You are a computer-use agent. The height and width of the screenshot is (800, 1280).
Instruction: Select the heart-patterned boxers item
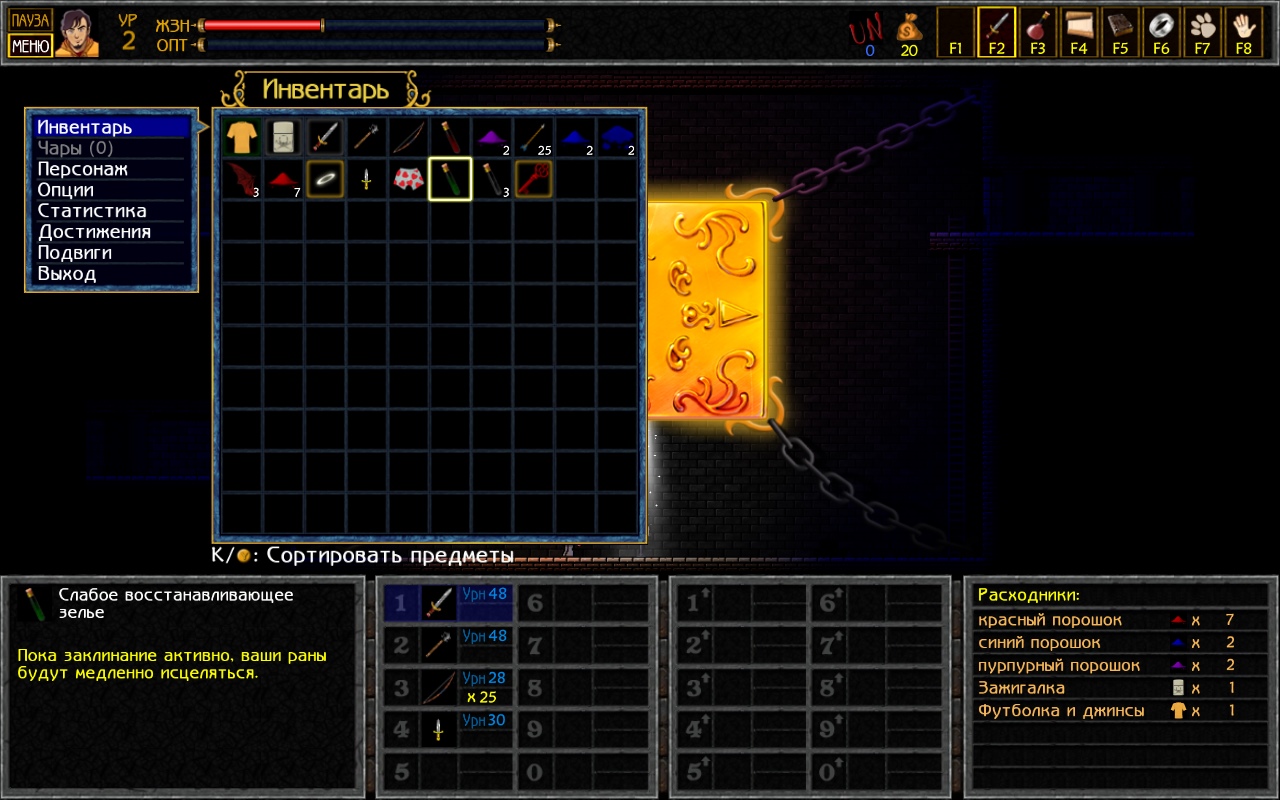click(x=409, y=179)
